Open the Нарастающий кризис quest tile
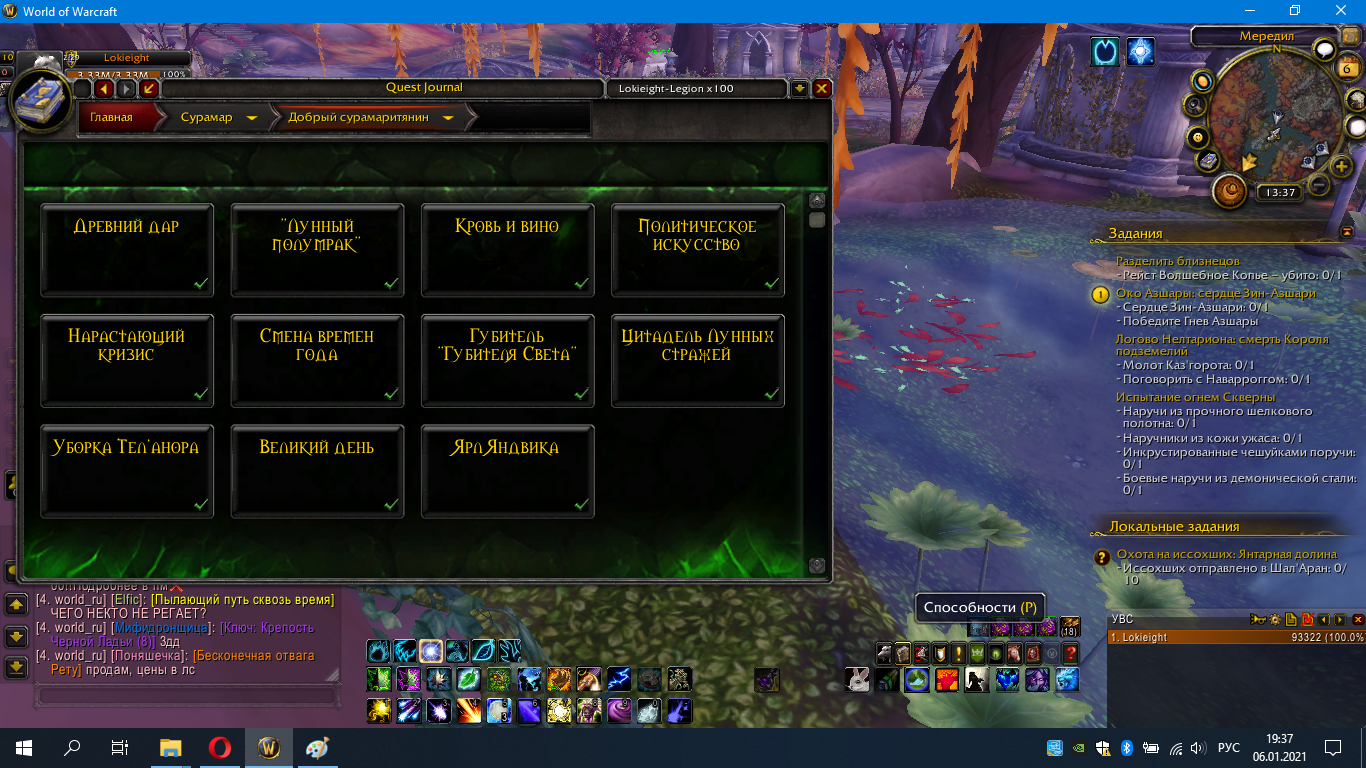Image resolution: width=1366 pixels, height=768 pixels. pos(127,360)
